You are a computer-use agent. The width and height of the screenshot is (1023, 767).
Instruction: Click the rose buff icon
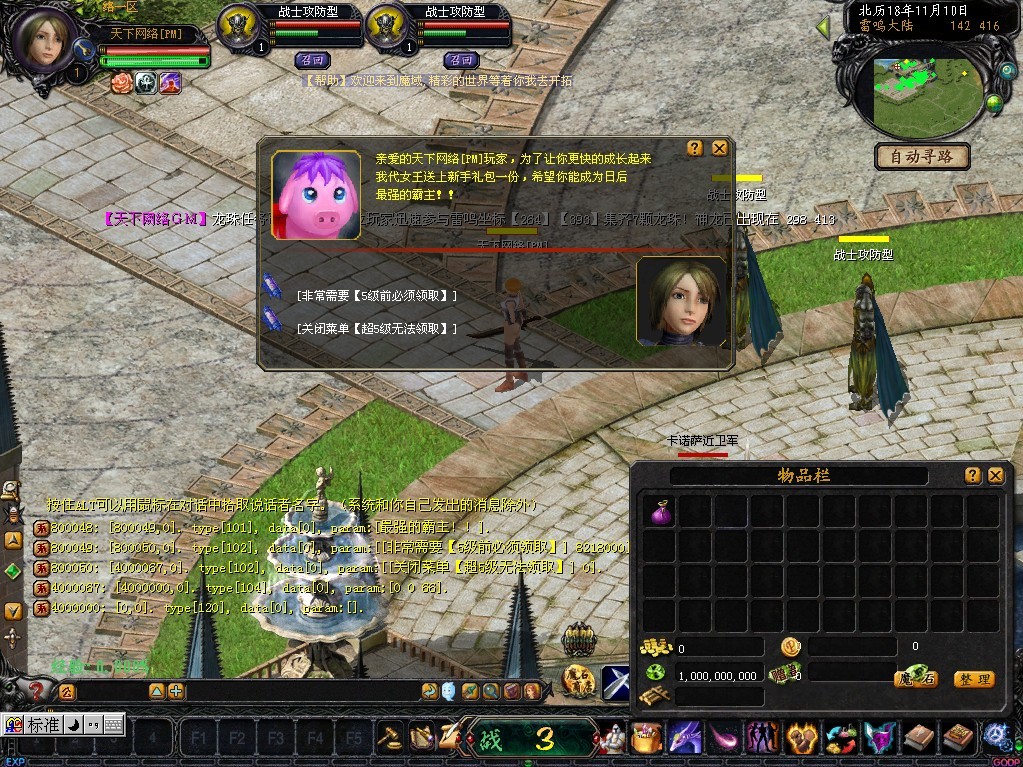pos(122,82)
